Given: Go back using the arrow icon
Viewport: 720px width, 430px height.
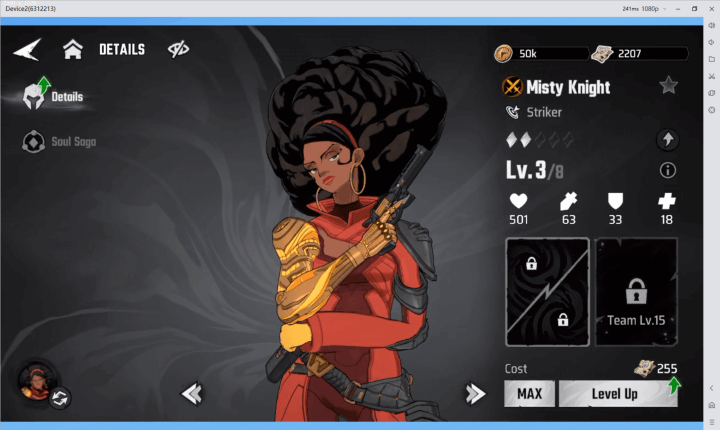Looking at the screenshot, I should (x=27, y=49).
